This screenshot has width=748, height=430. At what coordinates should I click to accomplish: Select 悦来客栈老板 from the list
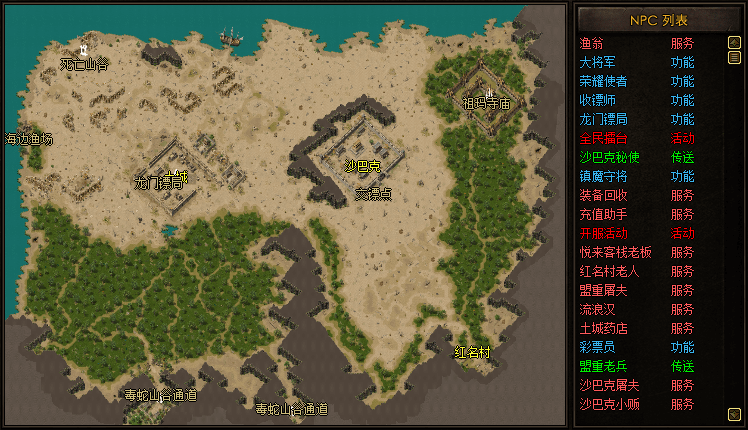click(x=616, y=252)
